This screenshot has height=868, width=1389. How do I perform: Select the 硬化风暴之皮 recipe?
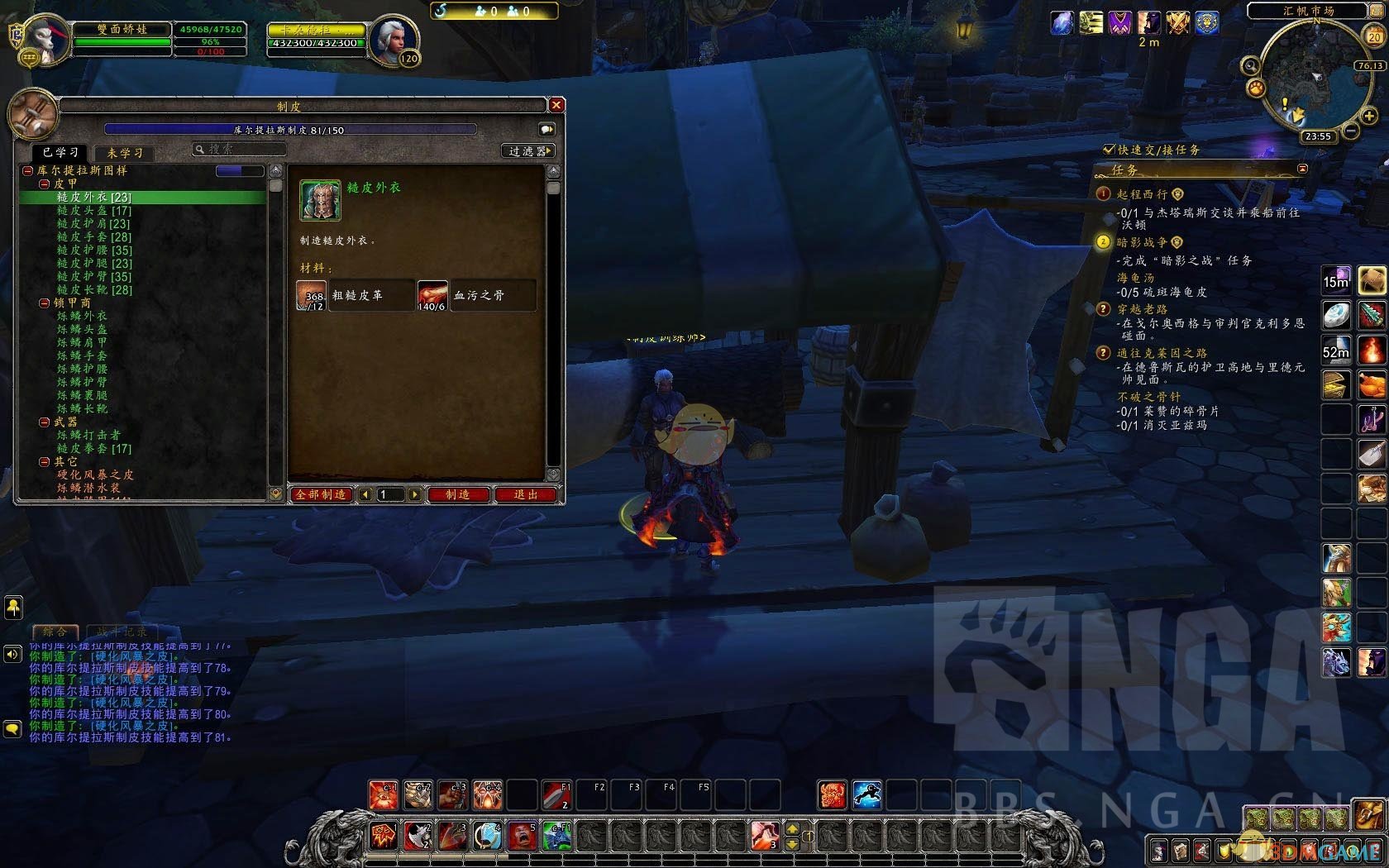click(94, 475)
